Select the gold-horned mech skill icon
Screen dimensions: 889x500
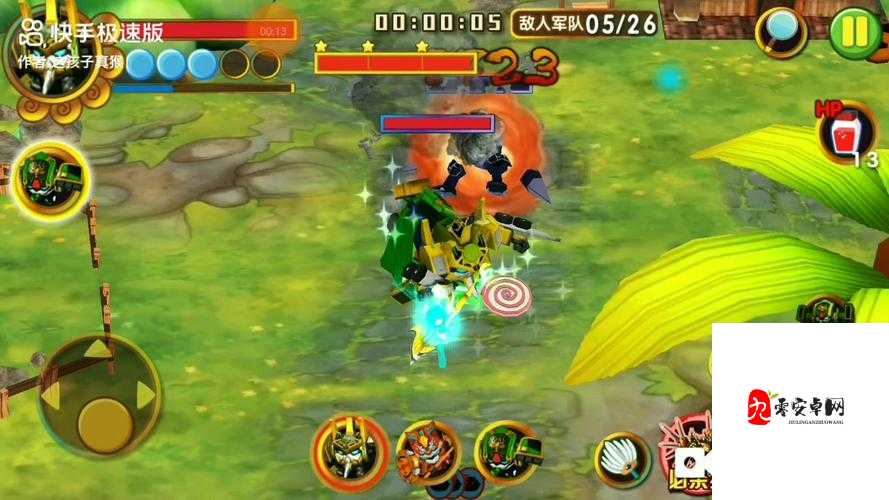pos(350,452)
